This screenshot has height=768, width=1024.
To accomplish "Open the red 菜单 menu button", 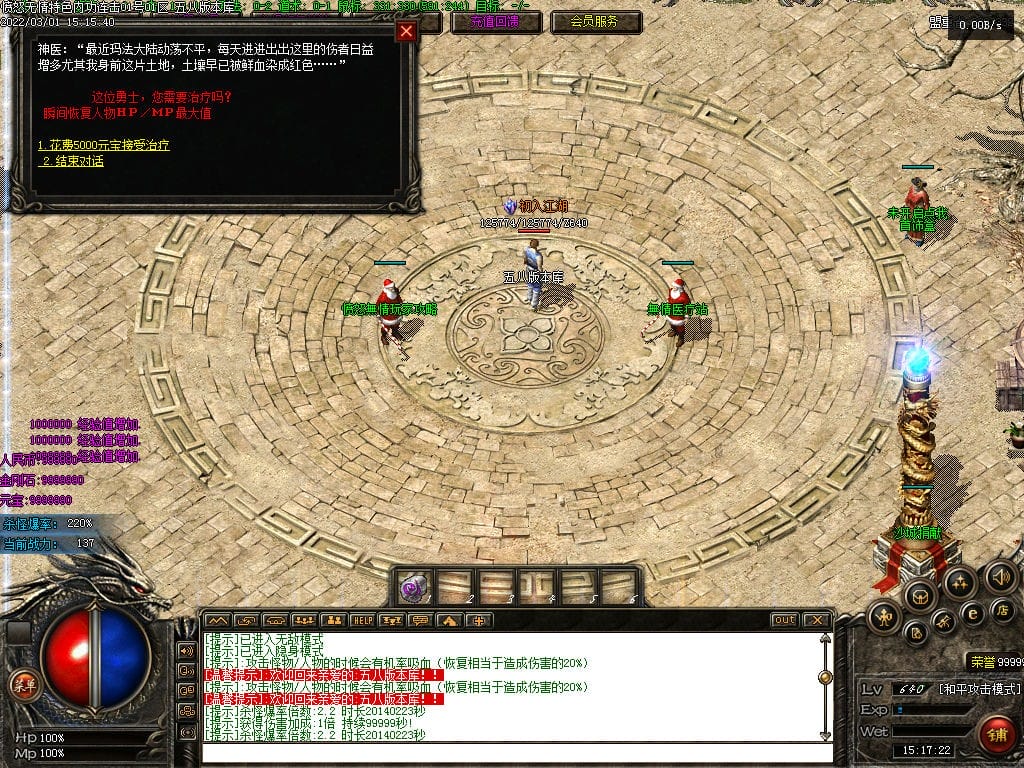I will [x=23, y=684].
